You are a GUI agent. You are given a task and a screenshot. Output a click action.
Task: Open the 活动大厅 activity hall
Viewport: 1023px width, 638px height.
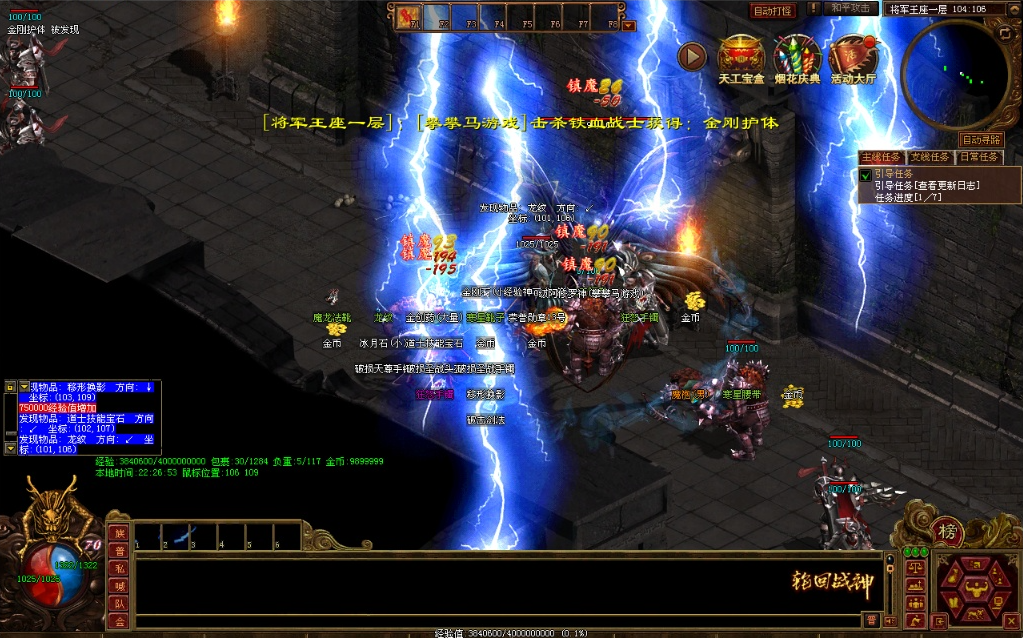click(853, 59)
